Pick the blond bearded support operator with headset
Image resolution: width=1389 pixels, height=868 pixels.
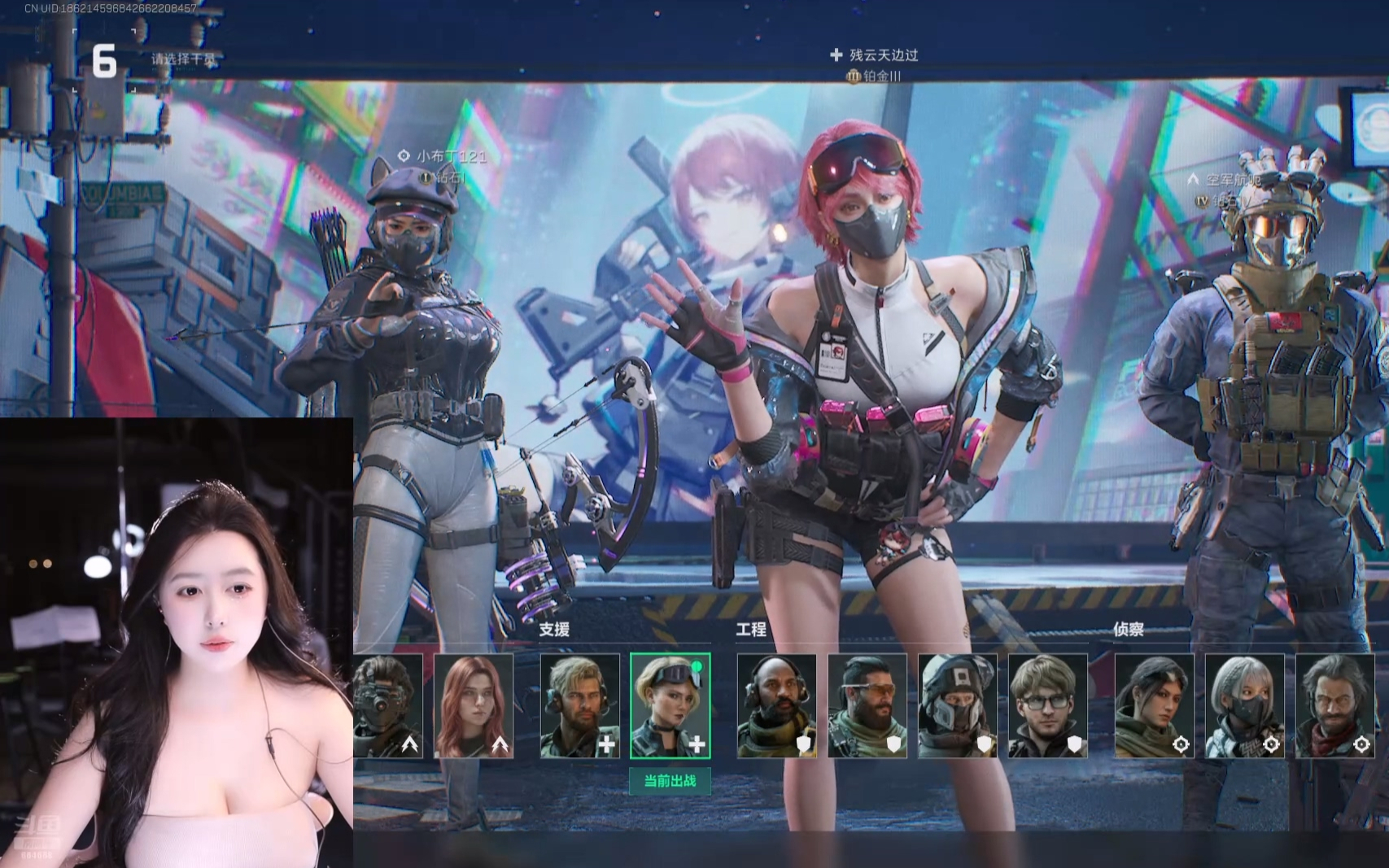pos(579,705)
